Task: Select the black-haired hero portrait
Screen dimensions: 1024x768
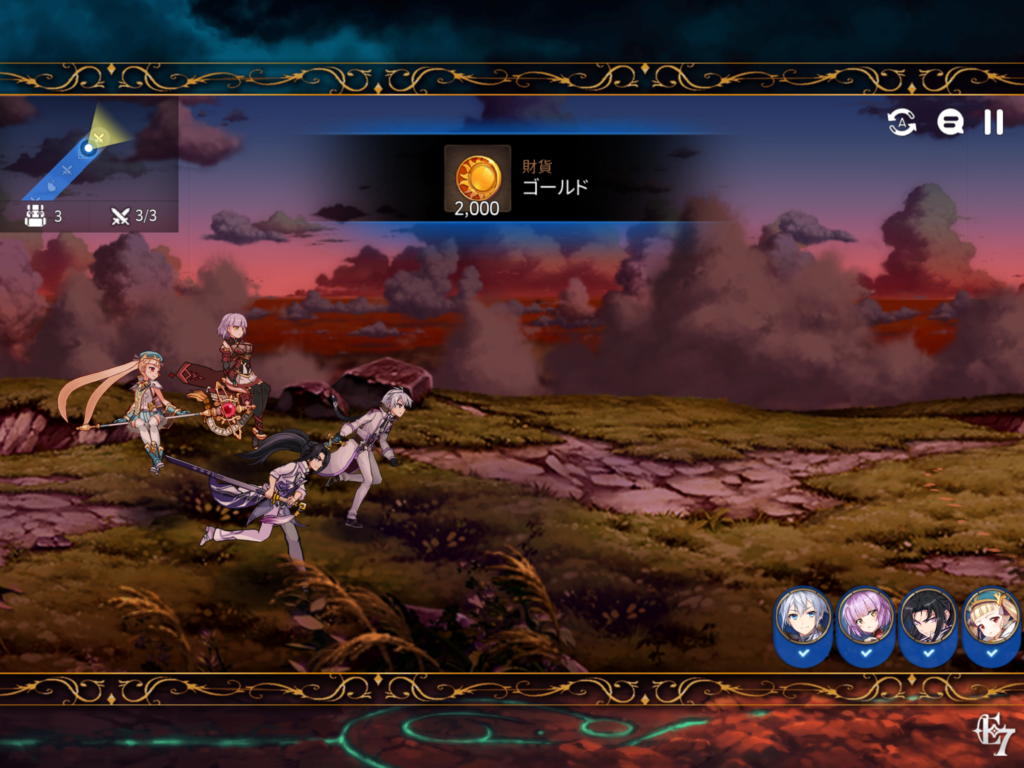Action: (x=928, y=618)
